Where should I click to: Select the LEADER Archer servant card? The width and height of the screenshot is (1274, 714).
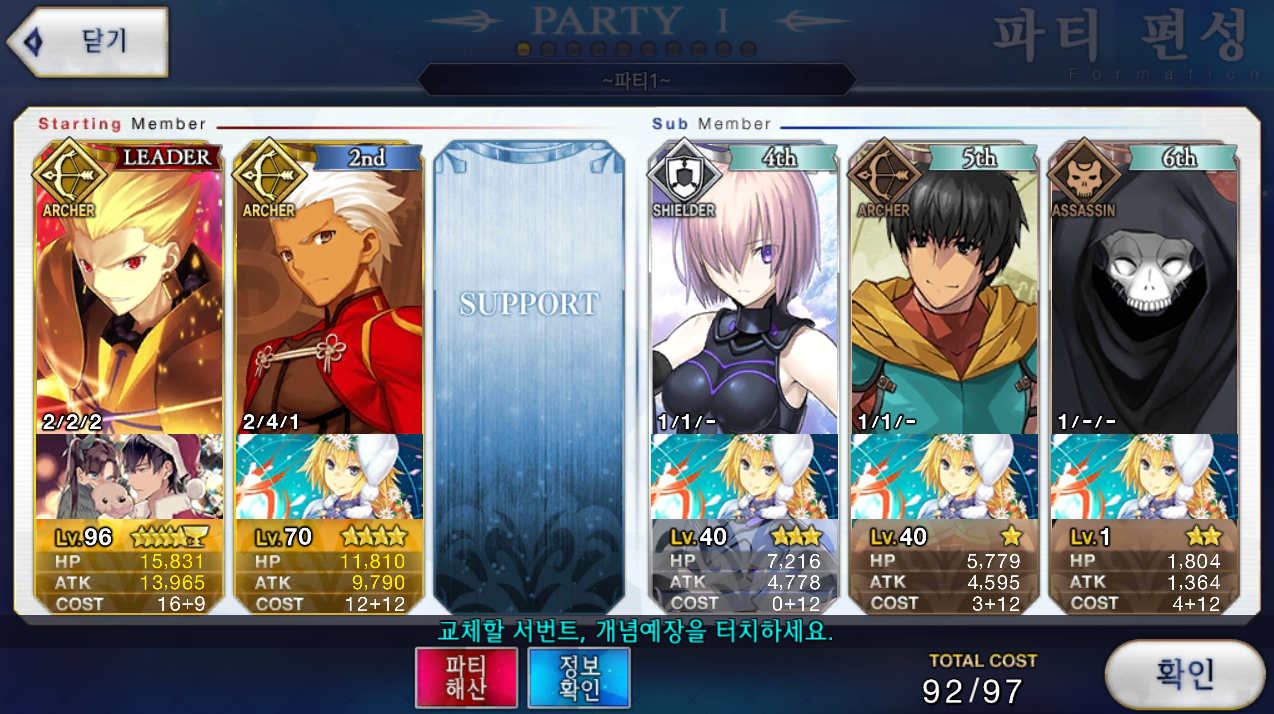tap(130, 290)
